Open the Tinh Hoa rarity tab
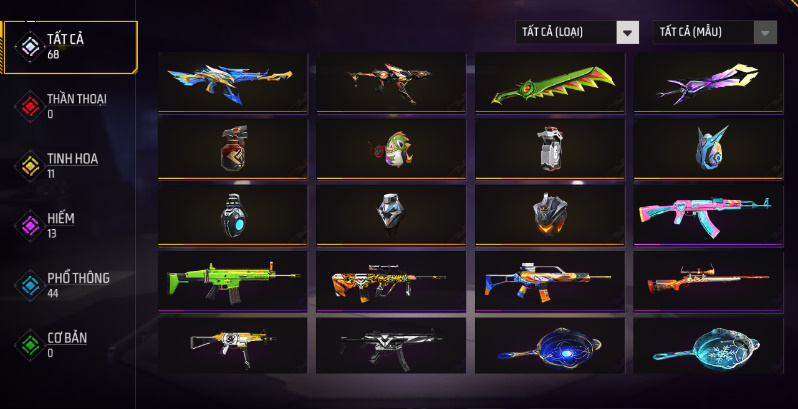The height and width of the screenshot is (409, 798). pyautogui.click(x=71, y=164)
